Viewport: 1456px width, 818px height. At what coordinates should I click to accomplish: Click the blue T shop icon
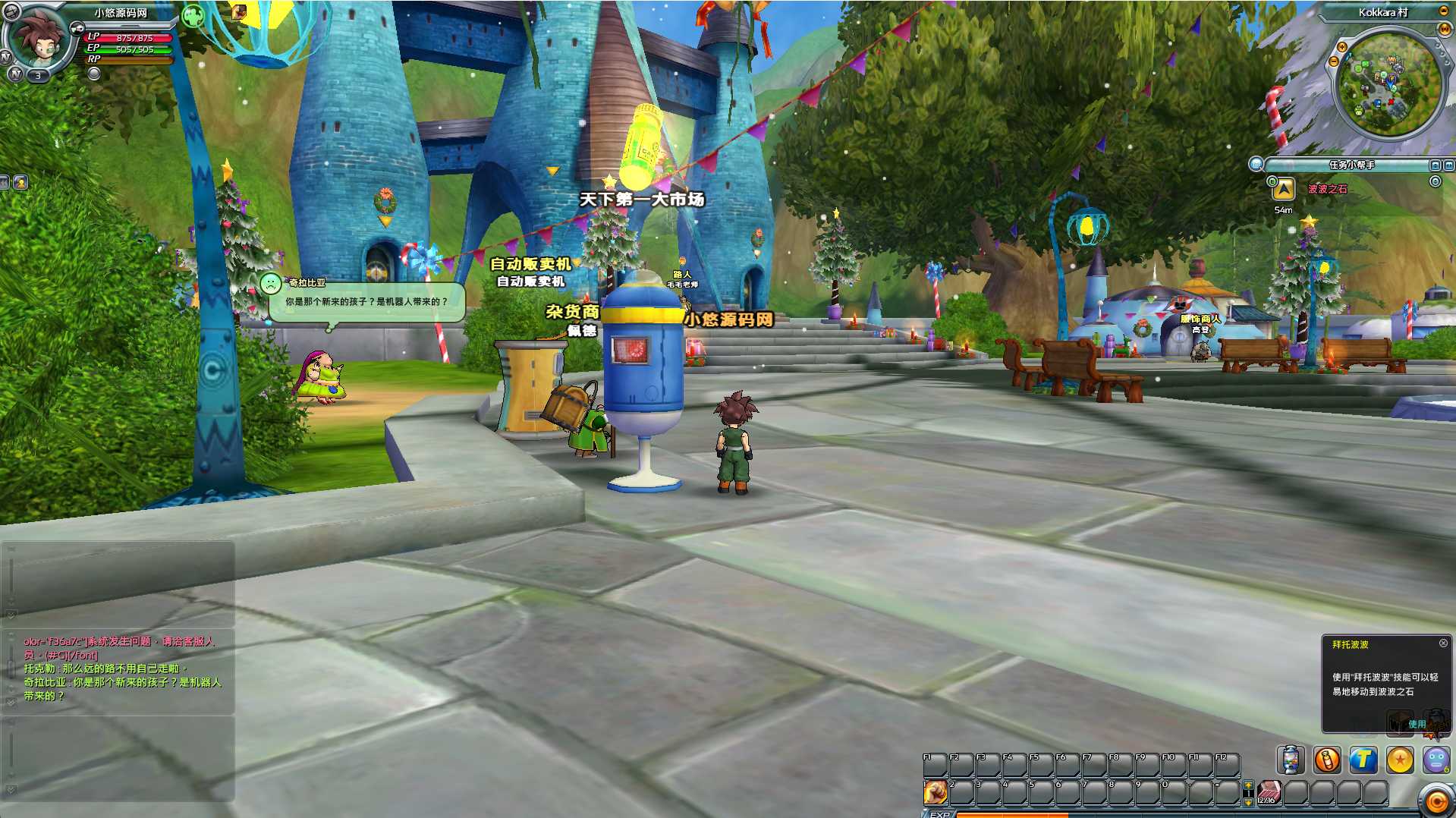click(x=1363, y=760)
